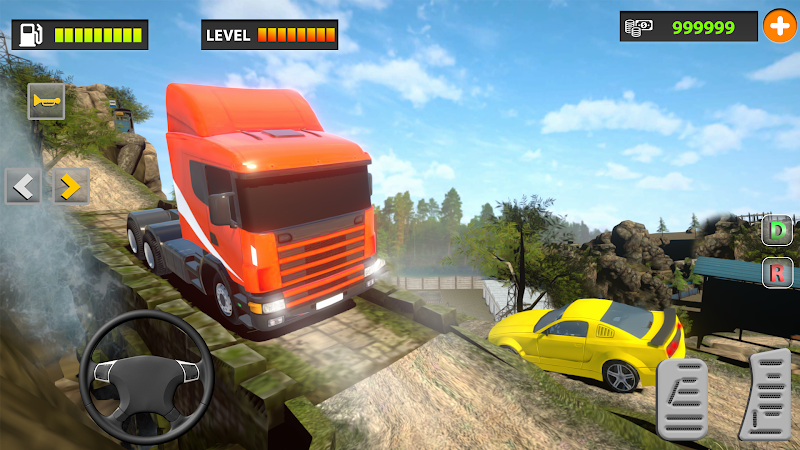Shift to Reverse gear button

[x=777, y=271]
